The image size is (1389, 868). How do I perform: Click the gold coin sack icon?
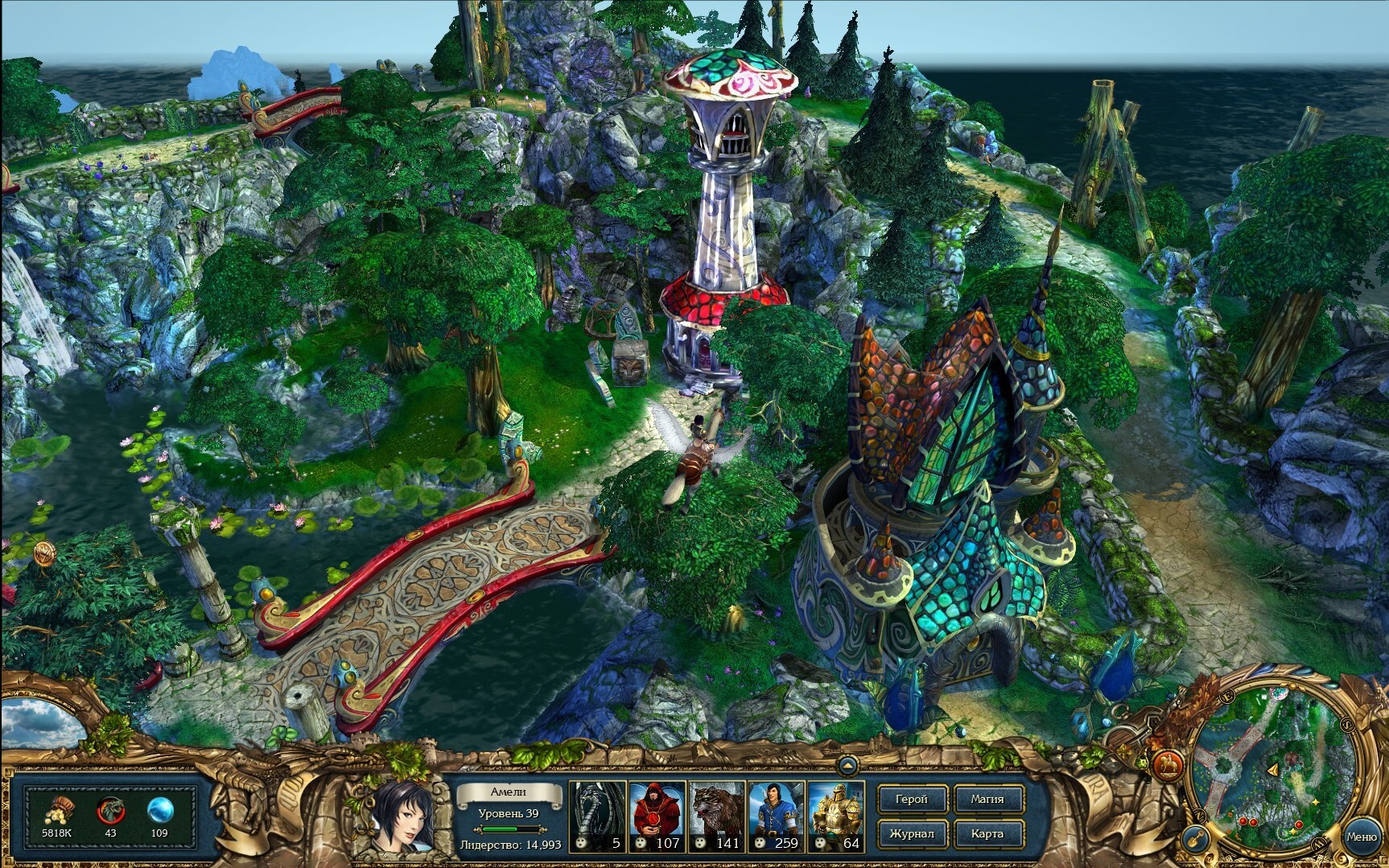pyautogui.click(x=57, y=810)
